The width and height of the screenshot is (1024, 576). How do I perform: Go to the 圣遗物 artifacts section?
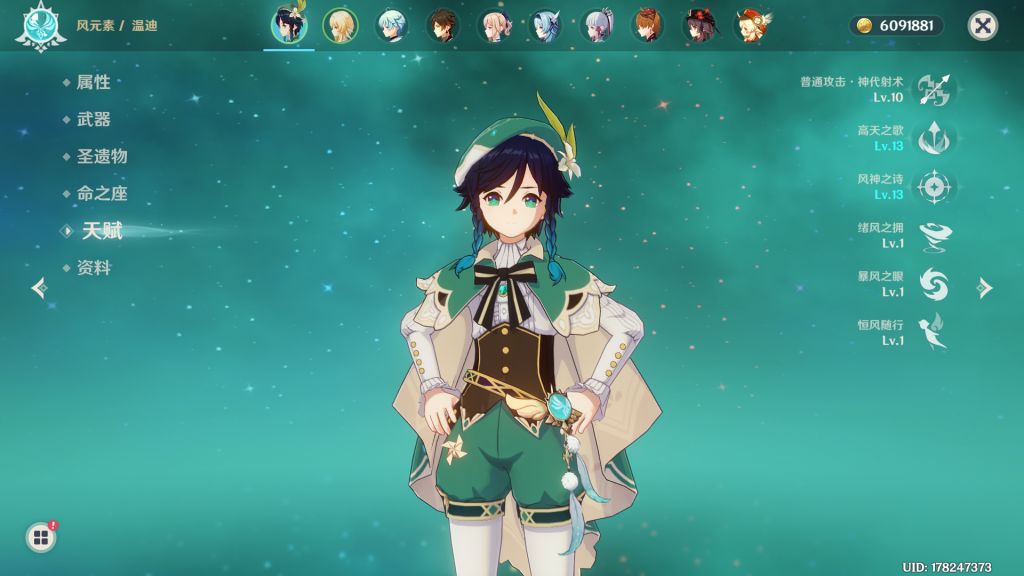tap(102, 156)
